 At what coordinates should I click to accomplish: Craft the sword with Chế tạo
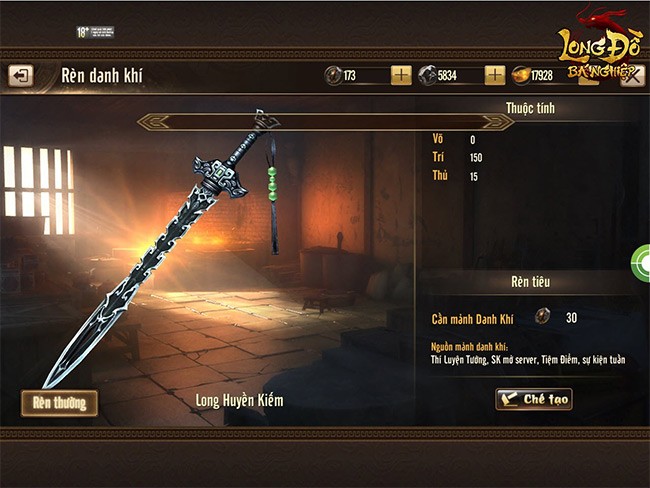coord(534,399)
